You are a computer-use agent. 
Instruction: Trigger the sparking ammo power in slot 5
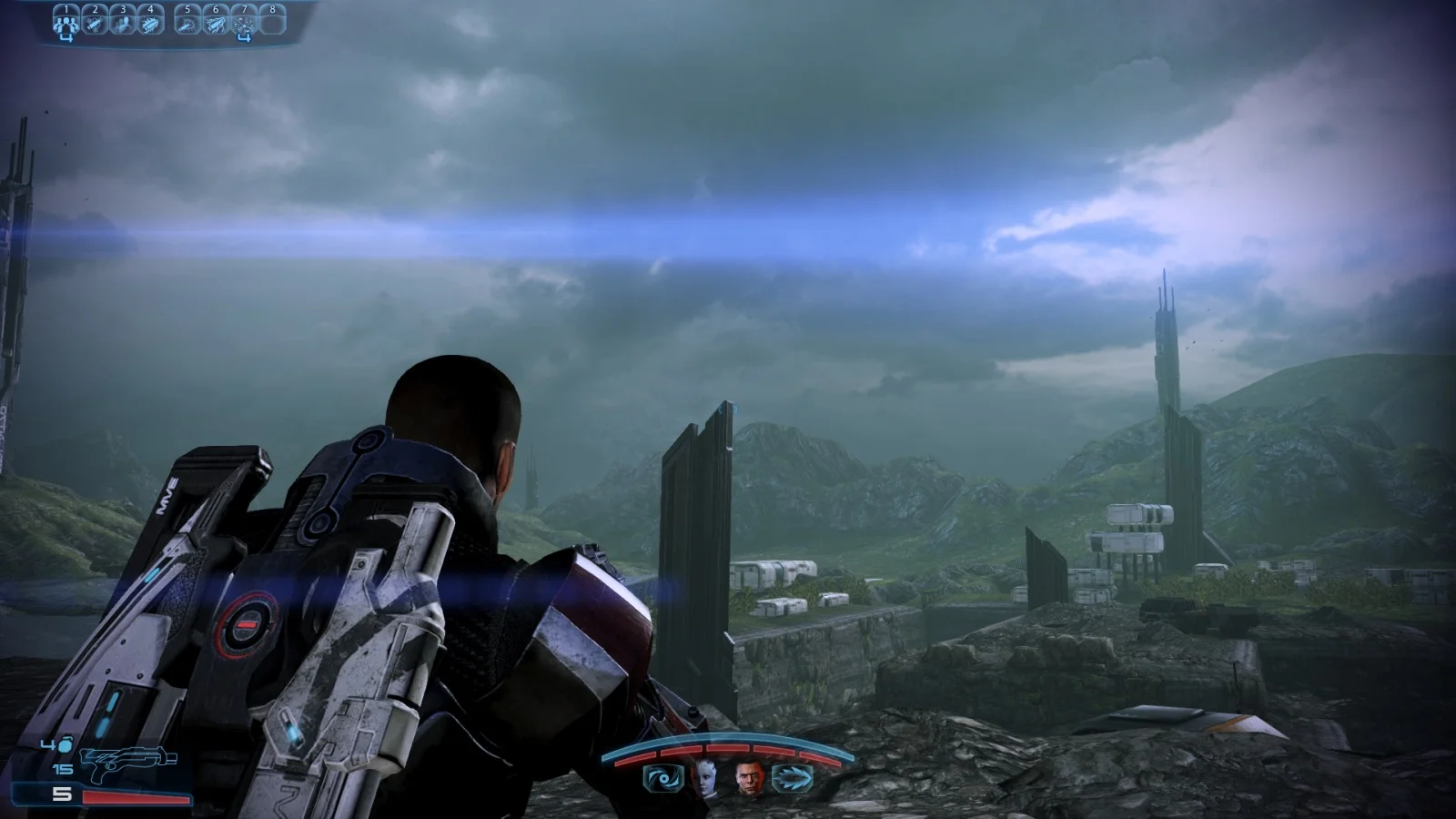tap(187, 22)
